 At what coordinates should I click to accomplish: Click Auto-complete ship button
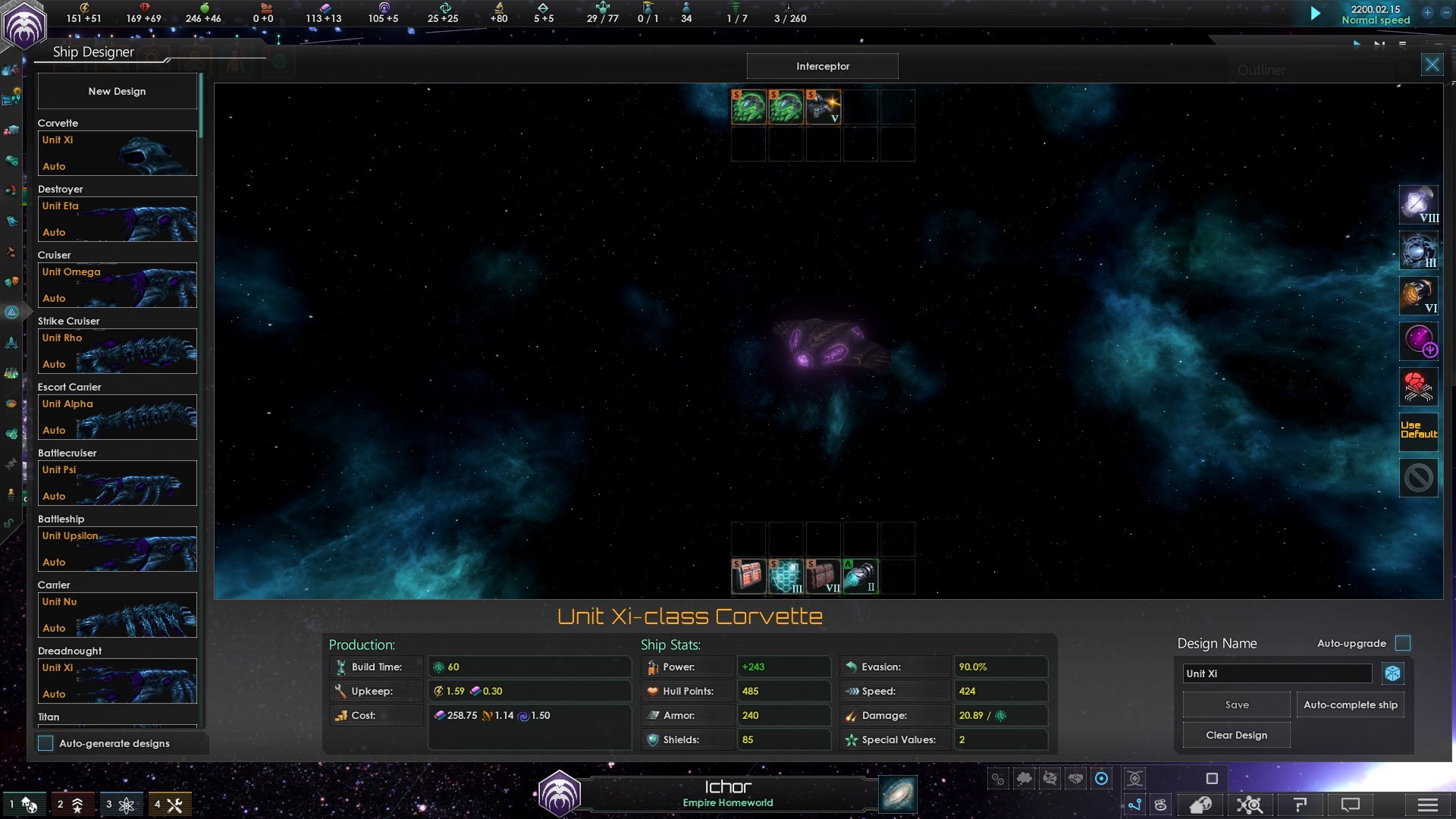pos(1350,704)
